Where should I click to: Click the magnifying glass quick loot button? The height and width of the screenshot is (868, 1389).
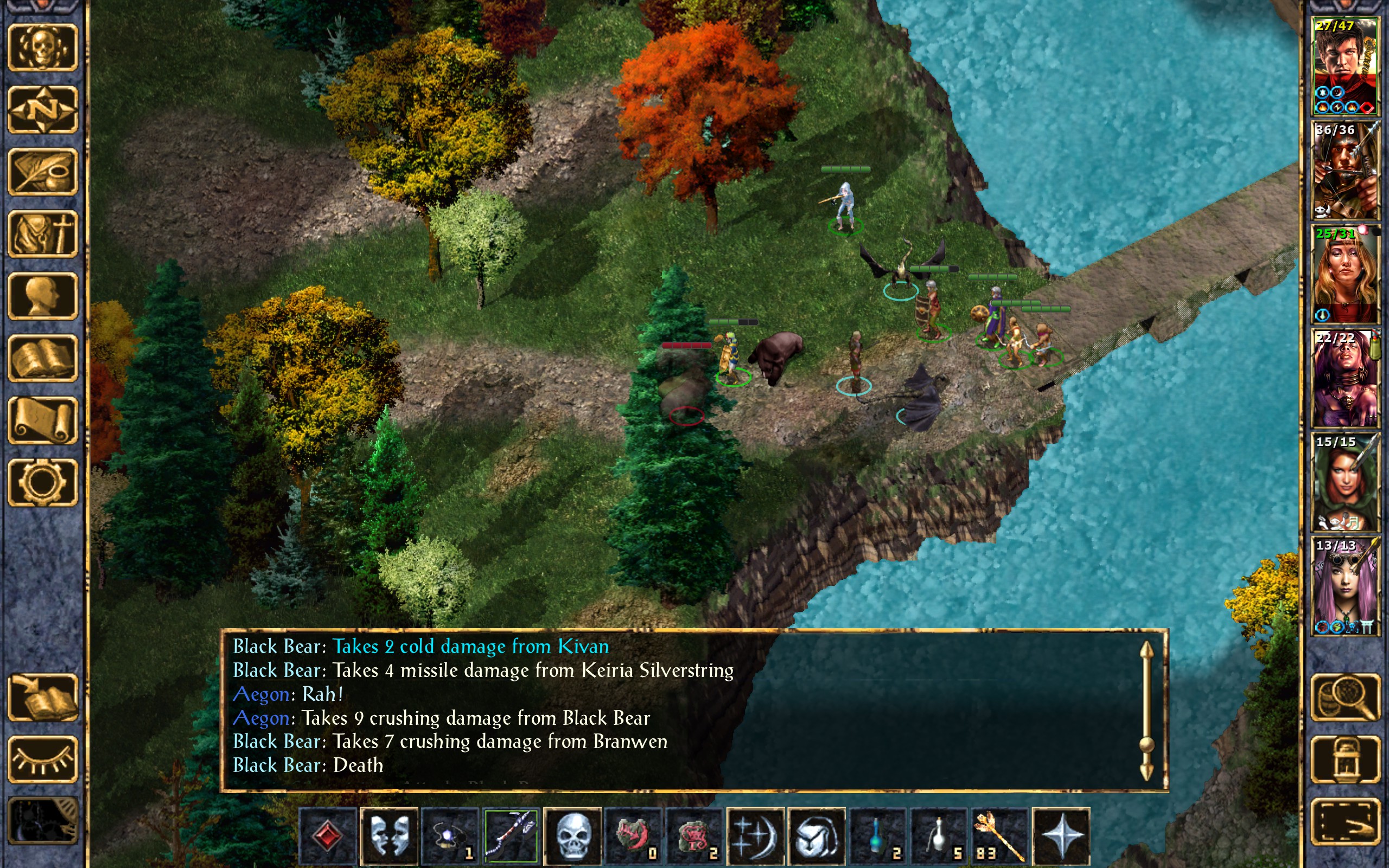point(1346,698)
